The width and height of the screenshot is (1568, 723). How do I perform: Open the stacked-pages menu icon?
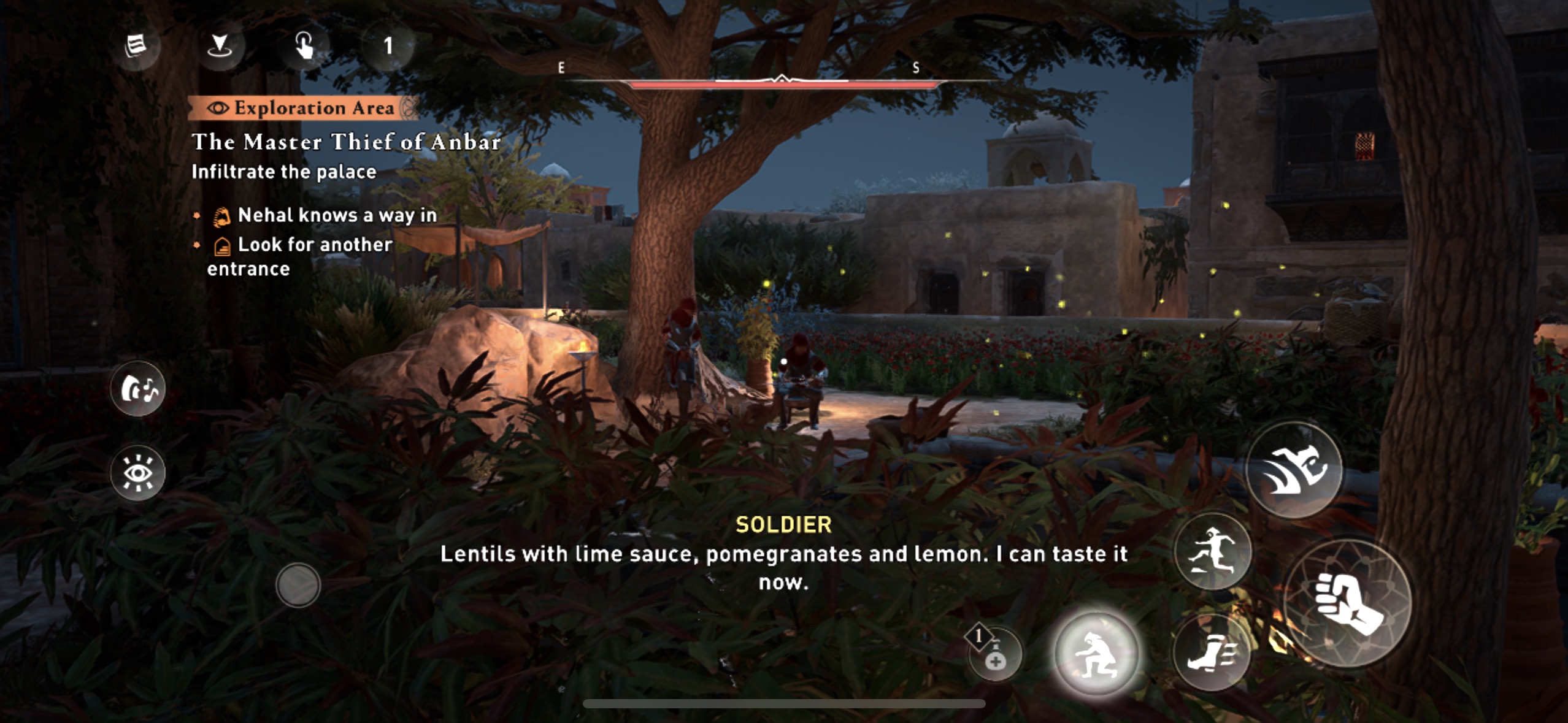tap(136, 46)
